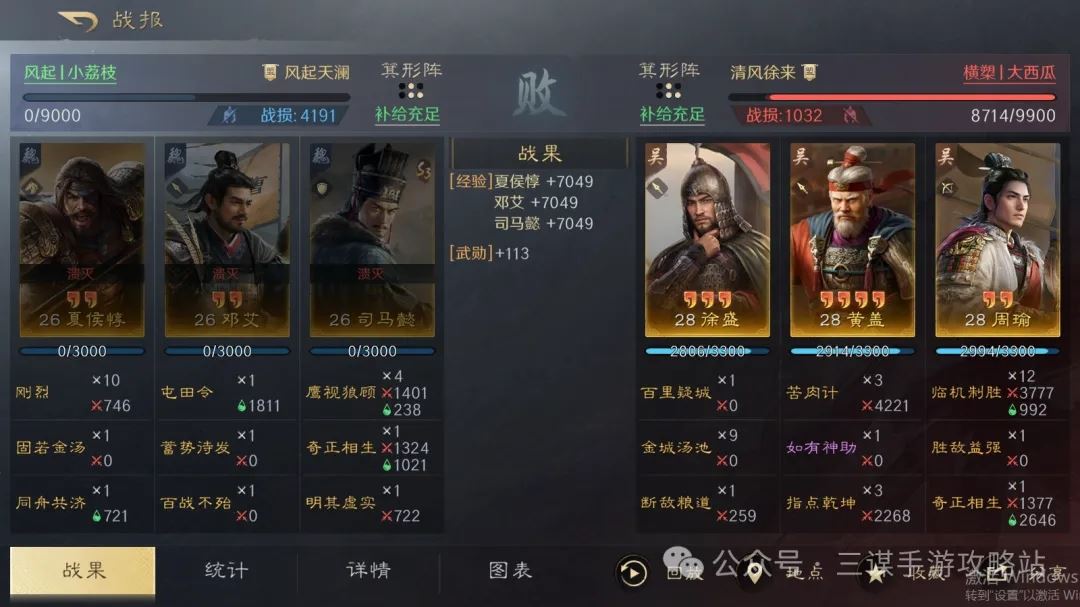The image size is (1080, 607).
Task: Share the battle report via 分享
Action: click(x=1000, y=573)
